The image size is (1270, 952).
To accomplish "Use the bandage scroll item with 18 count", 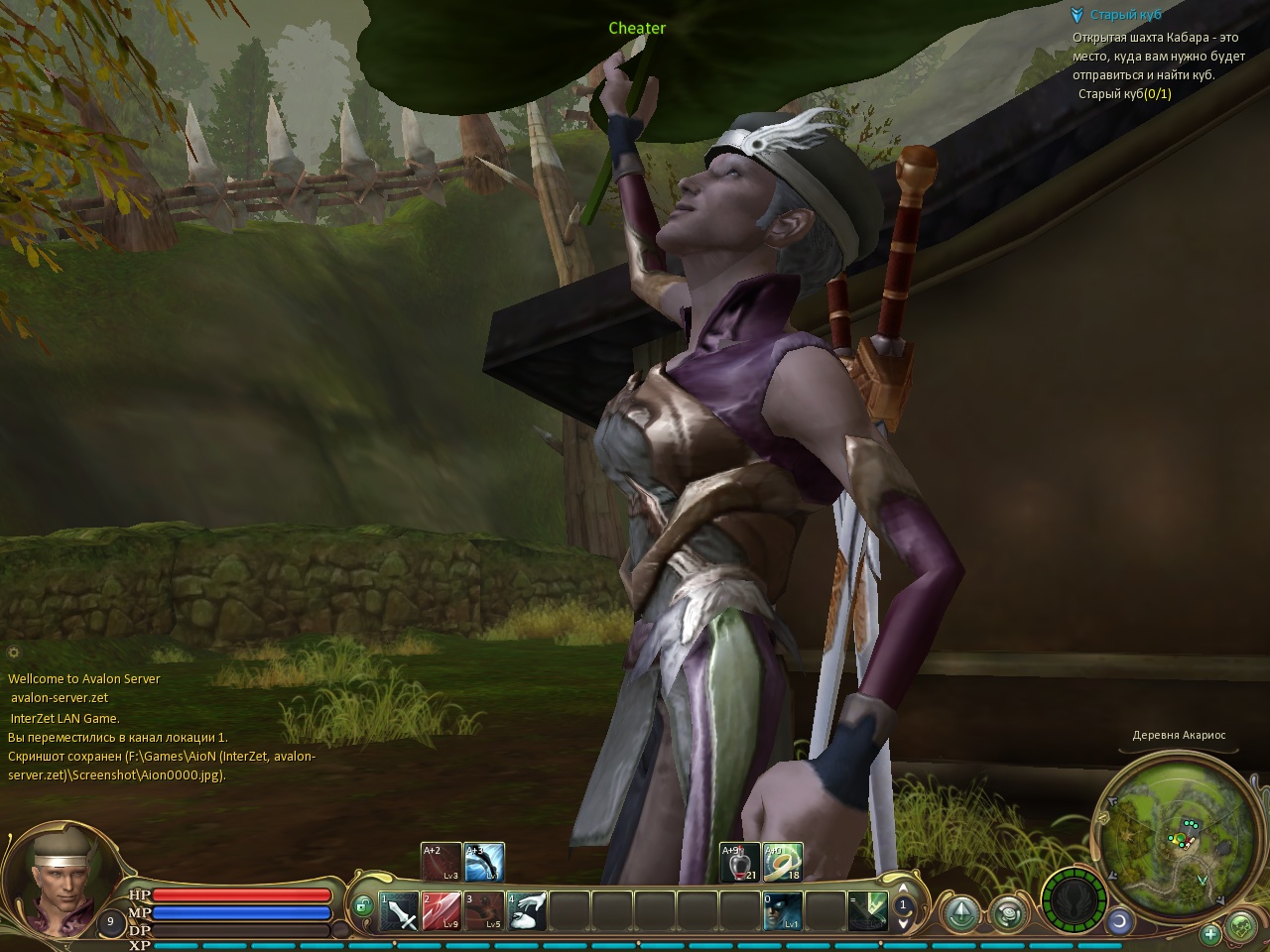I will click(x=783, y=862).
